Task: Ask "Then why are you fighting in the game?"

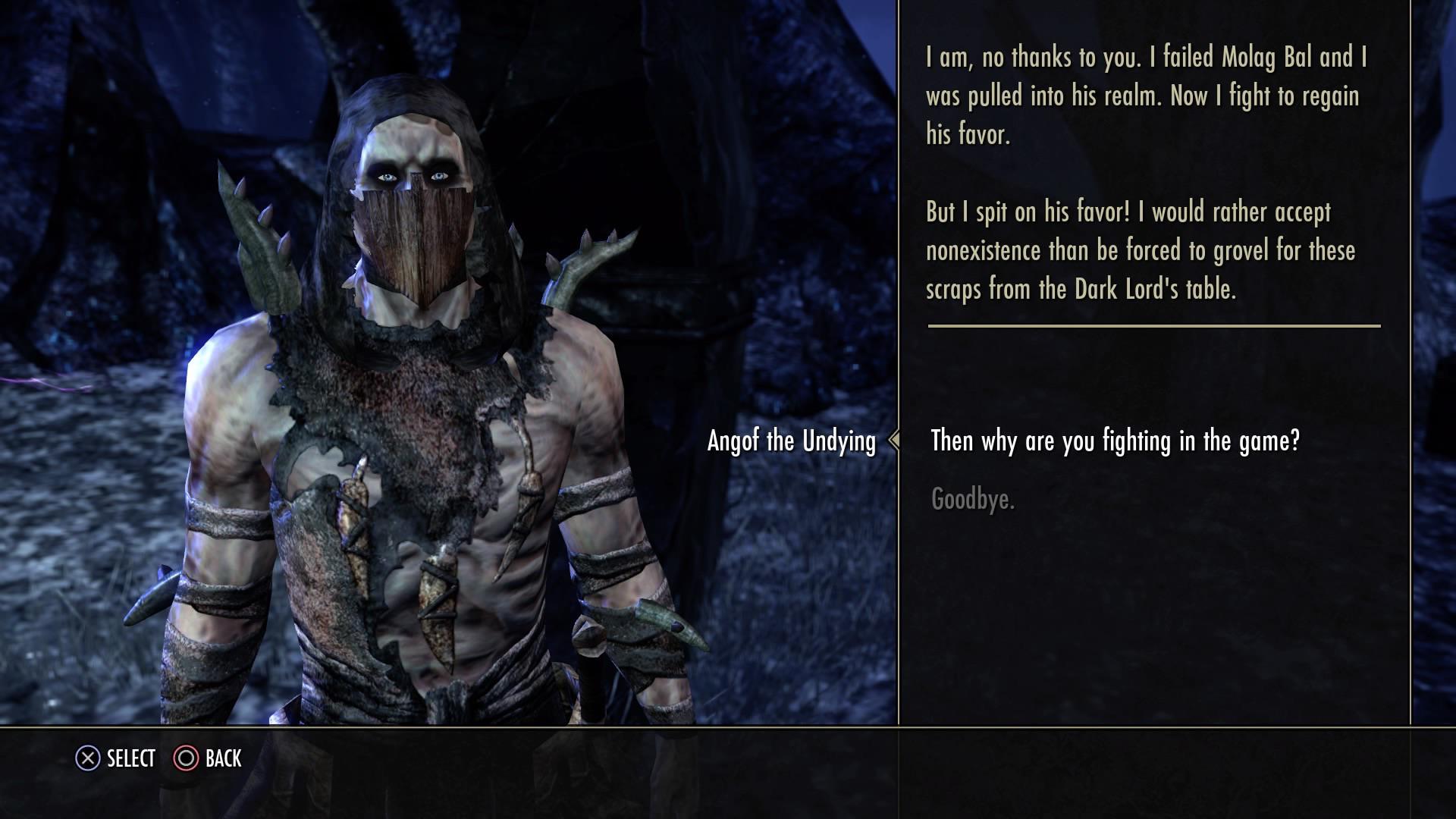Action: tap(1115, 441)
